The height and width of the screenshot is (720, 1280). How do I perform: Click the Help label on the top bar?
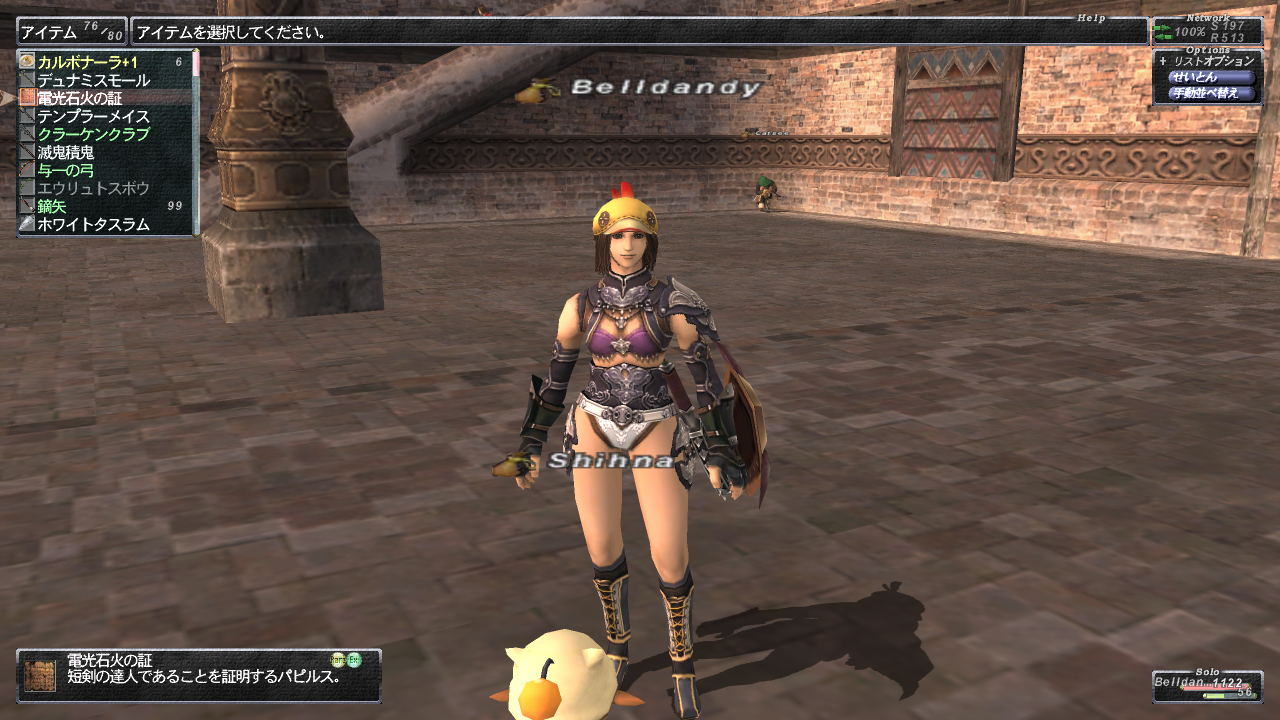point(1091,18)
